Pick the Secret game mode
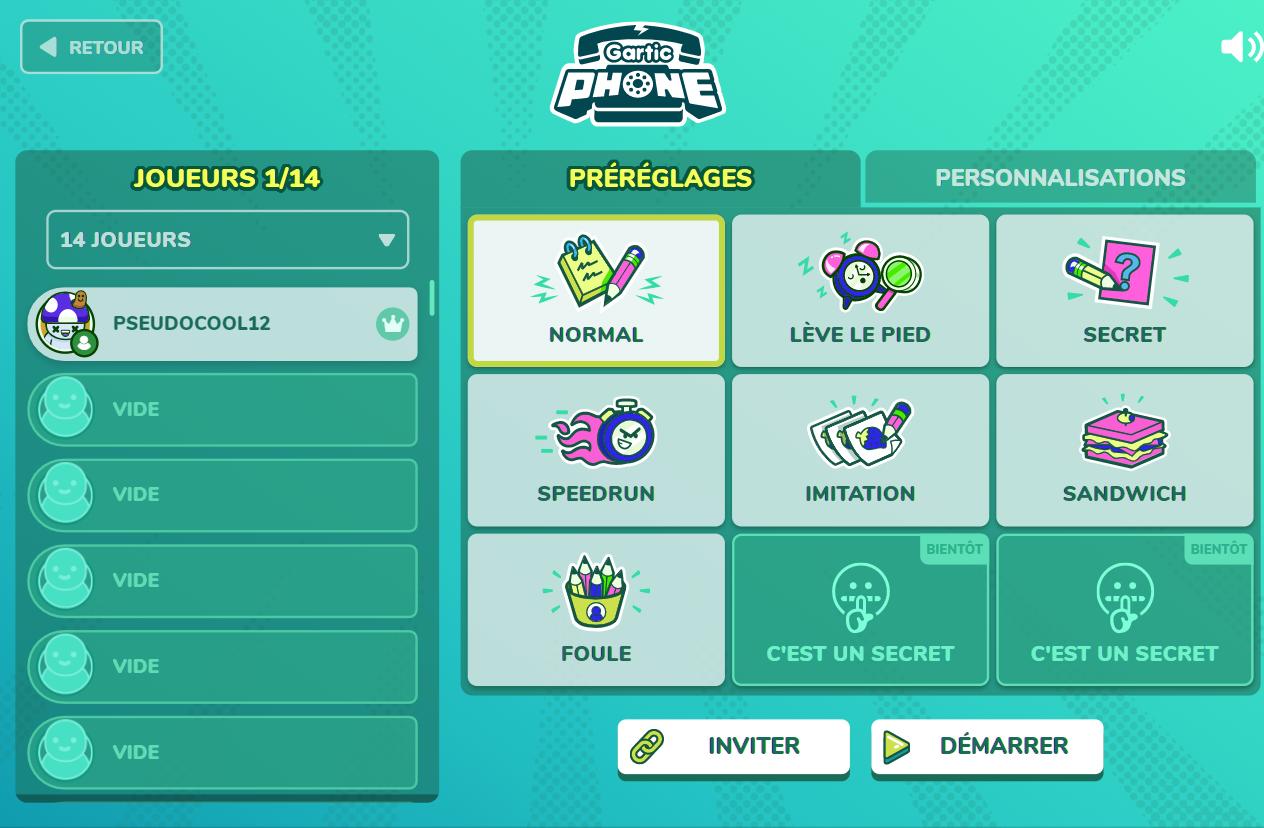This screenshot has height=828, width=1264. click(x=1124, y=291)
